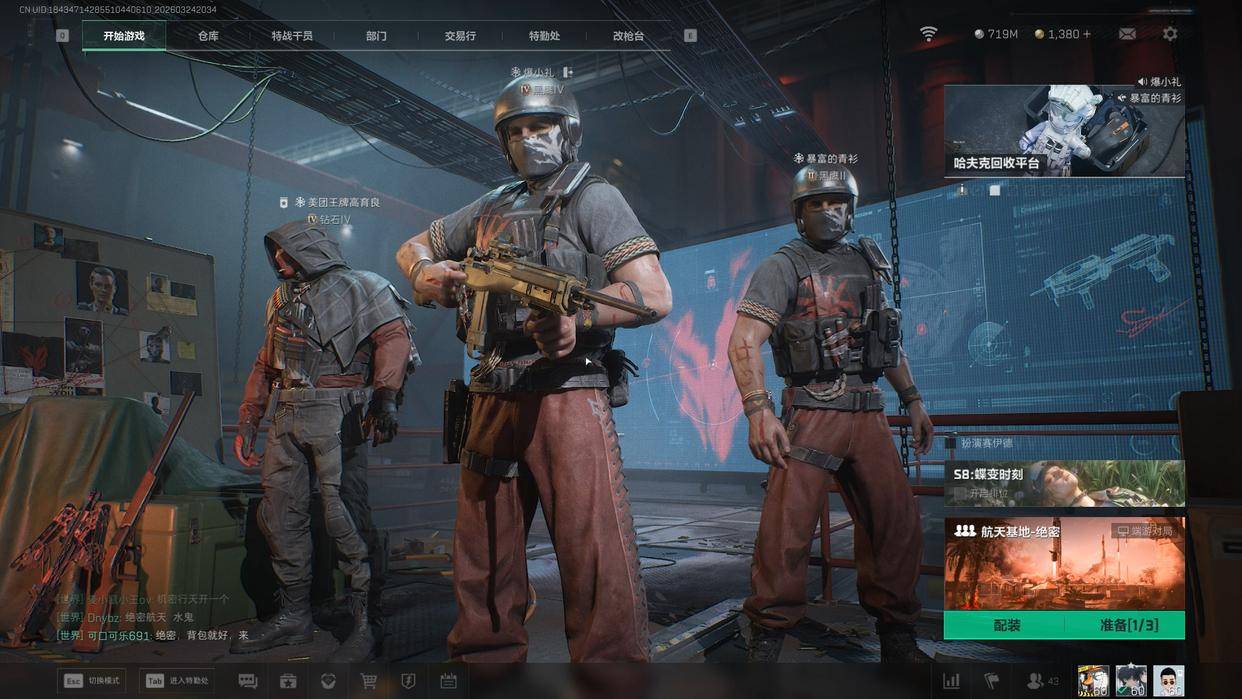Open the bar chart statistics icon
Screen dimensions: 1242x699
click(x=951, y=681)
